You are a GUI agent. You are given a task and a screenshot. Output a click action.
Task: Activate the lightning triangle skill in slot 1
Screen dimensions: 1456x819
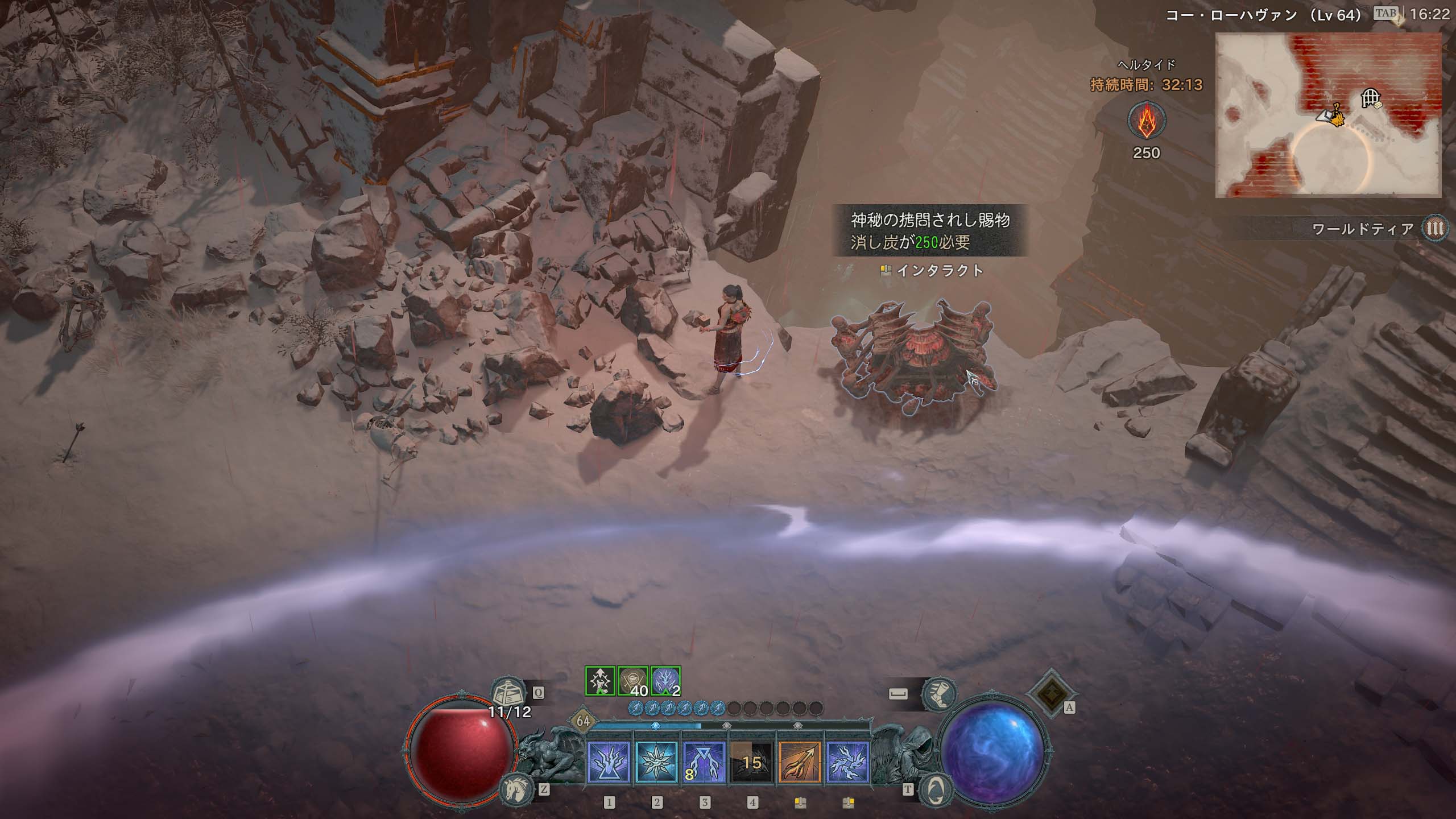(x=609, y=762)
